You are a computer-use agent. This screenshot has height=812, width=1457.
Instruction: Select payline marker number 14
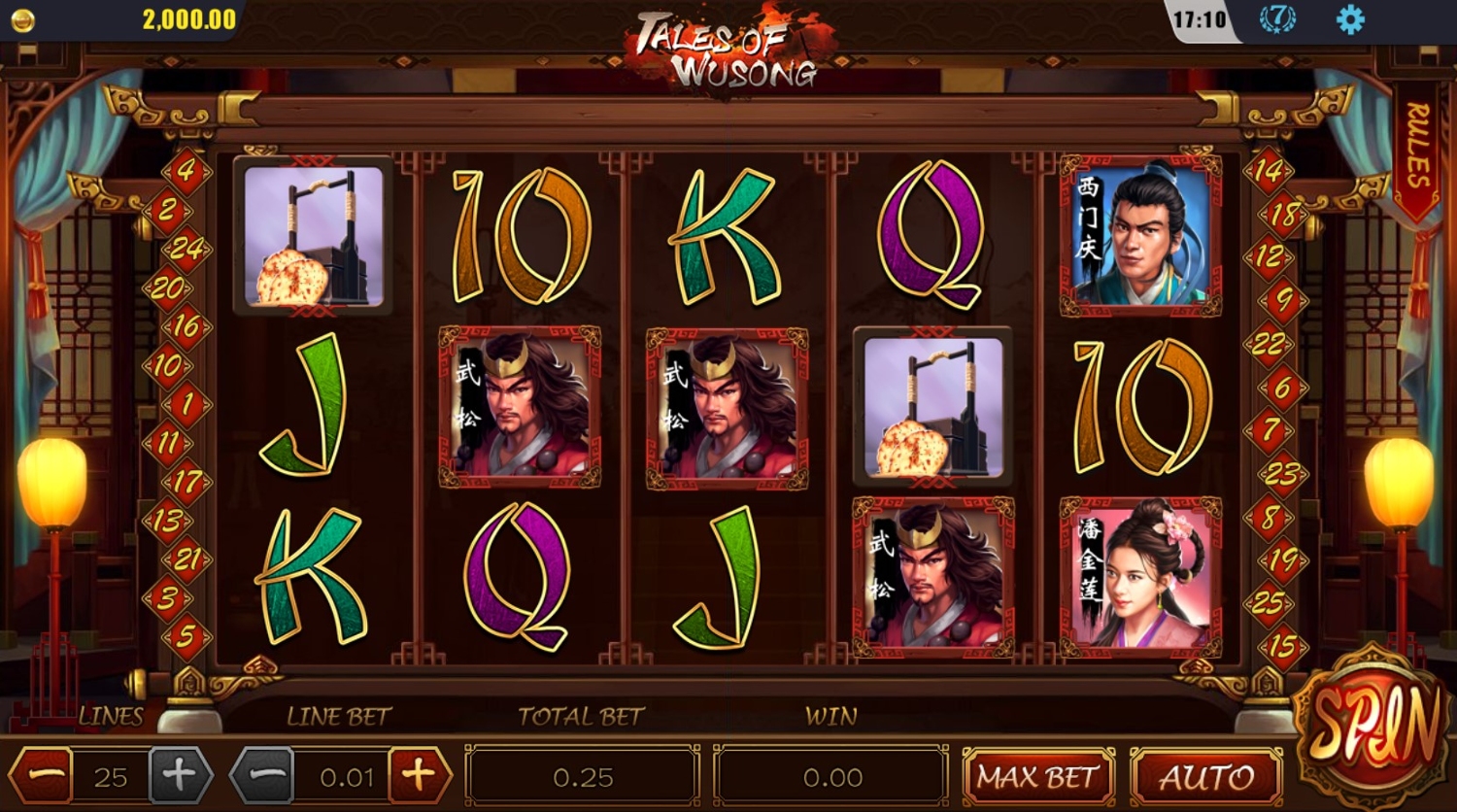[x=1269, y=172]
